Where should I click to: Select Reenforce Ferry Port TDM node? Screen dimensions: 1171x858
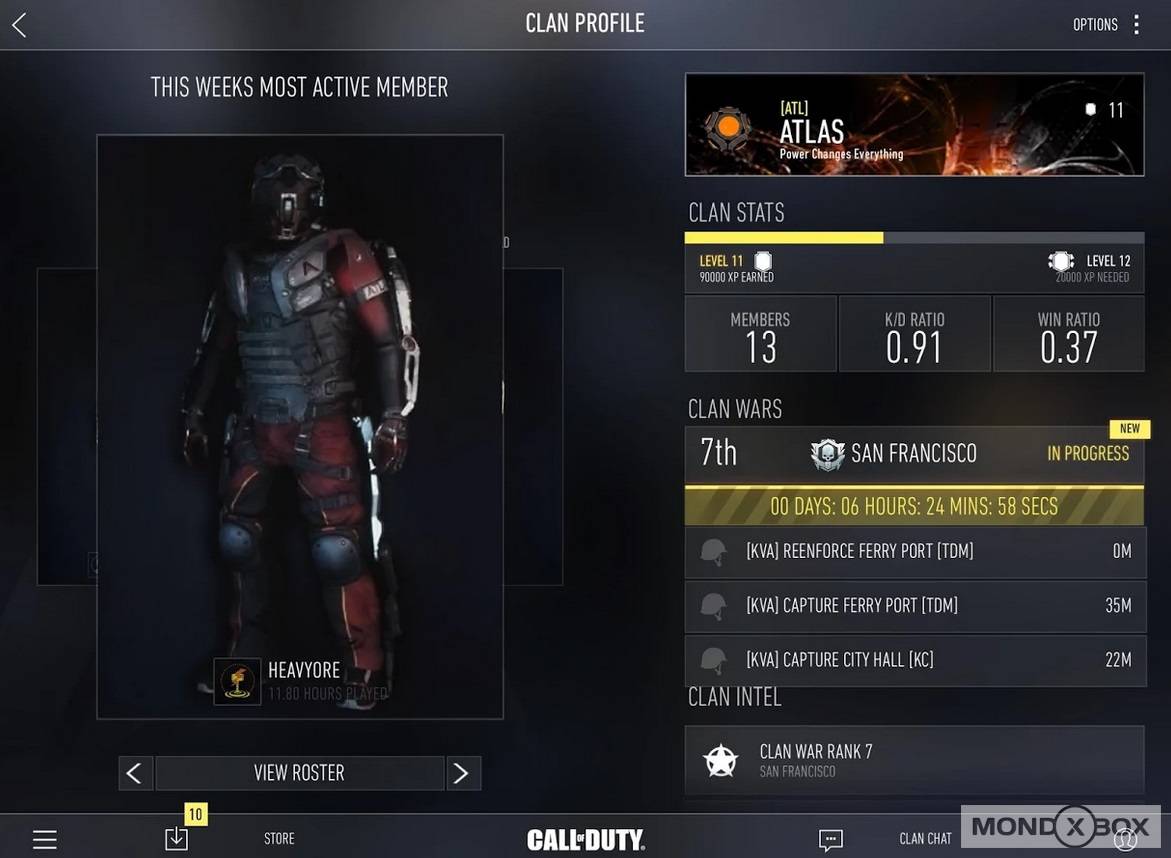click(914, 551)
